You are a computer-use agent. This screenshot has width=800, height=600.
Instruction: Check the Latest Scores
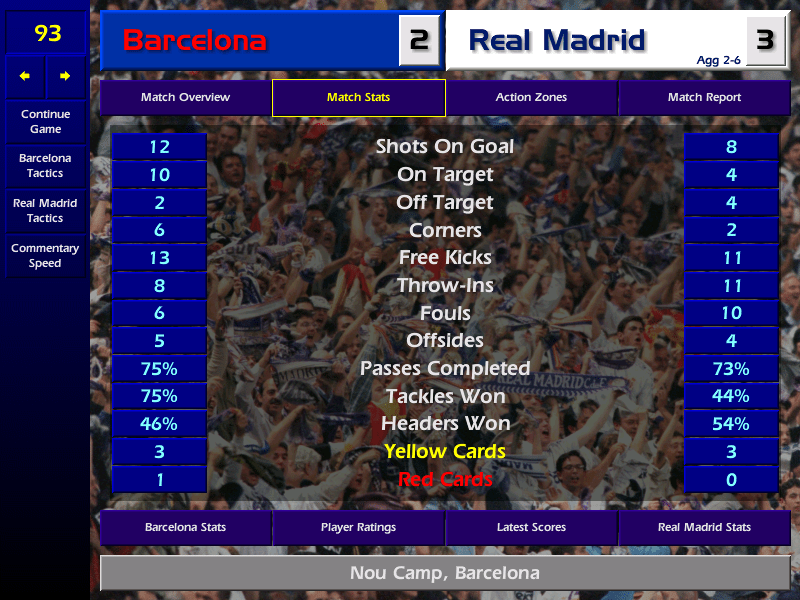pyautogui.click(x=531, y=527)
